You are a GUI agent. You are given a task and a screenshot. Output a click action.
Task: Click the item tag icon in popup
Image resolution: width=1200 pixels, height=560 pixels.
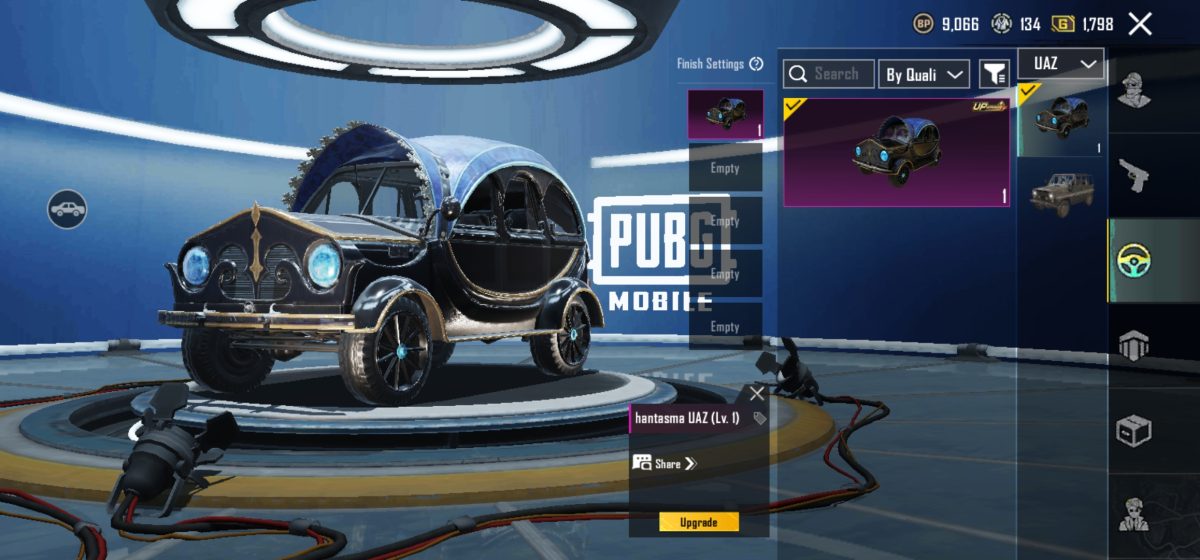pyautogui.click(x=759, y=418)
